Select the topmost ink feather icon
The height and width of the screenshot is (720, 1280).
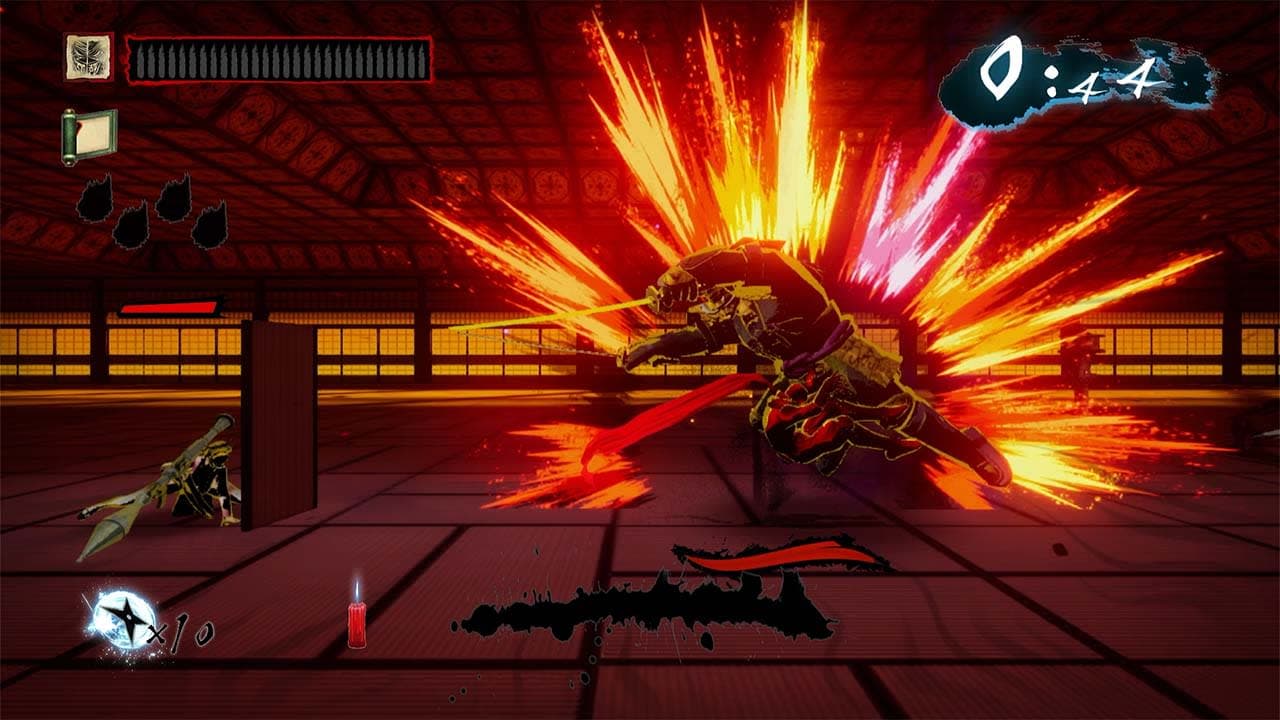[95, 197]
